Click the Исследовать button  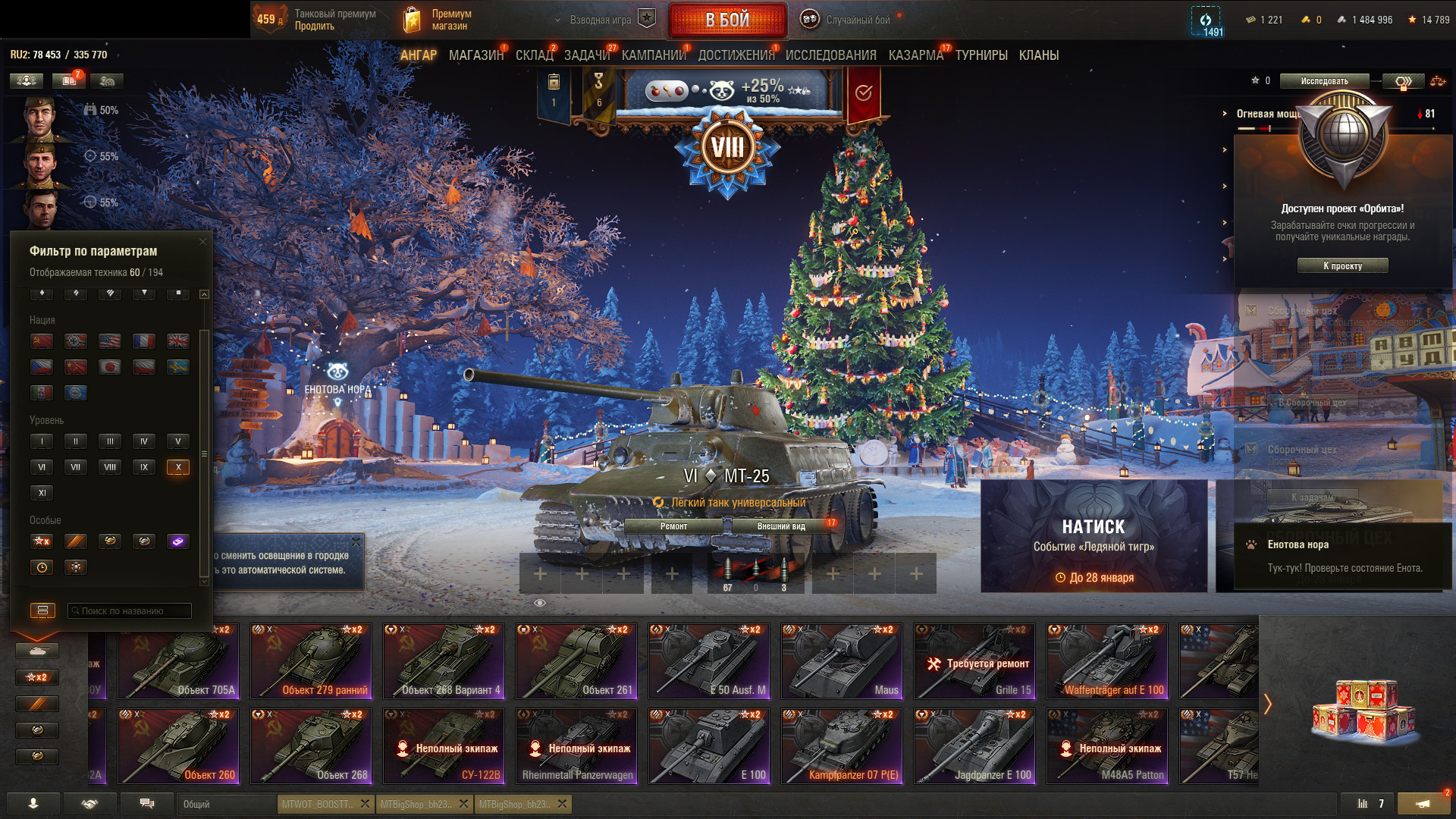click(1324, 81)
